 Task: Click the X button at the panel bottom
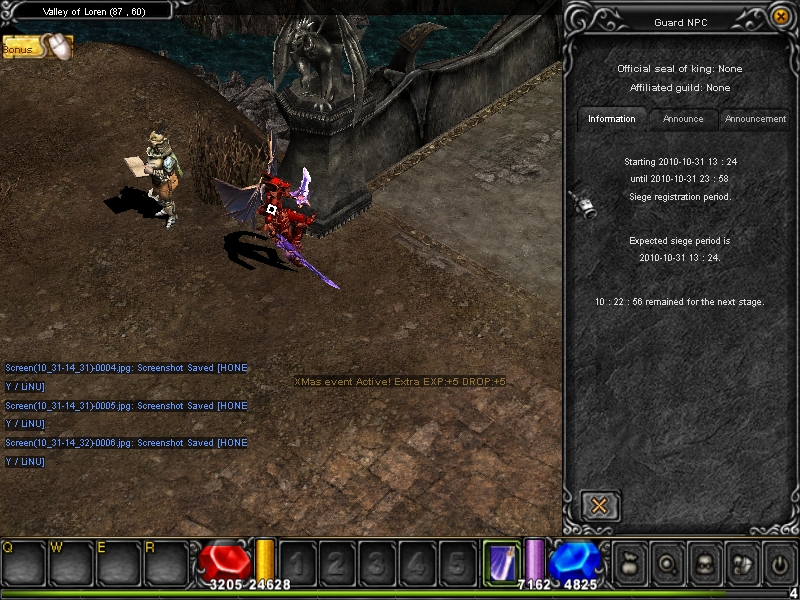(x=600, y=506)
